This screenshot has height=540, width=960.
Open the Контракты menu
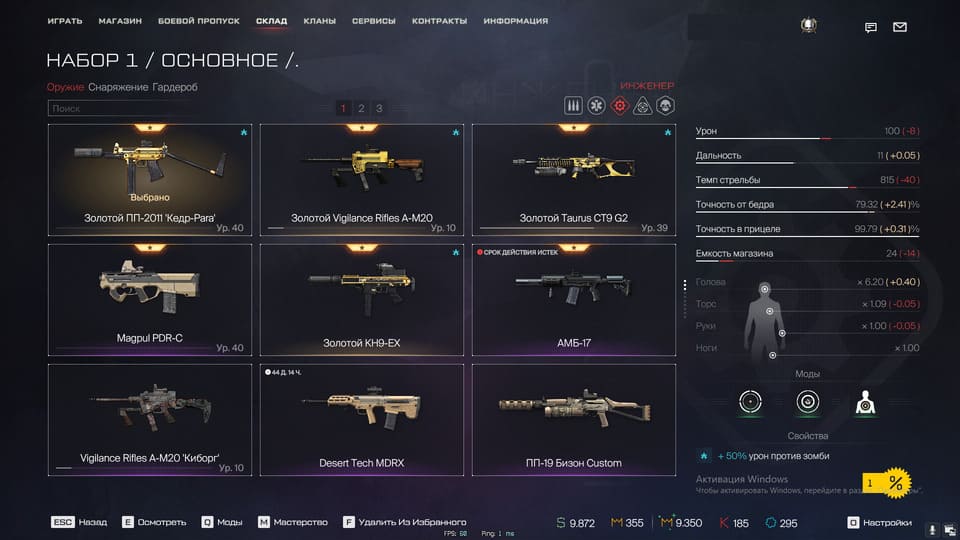[x=439, y=21]
